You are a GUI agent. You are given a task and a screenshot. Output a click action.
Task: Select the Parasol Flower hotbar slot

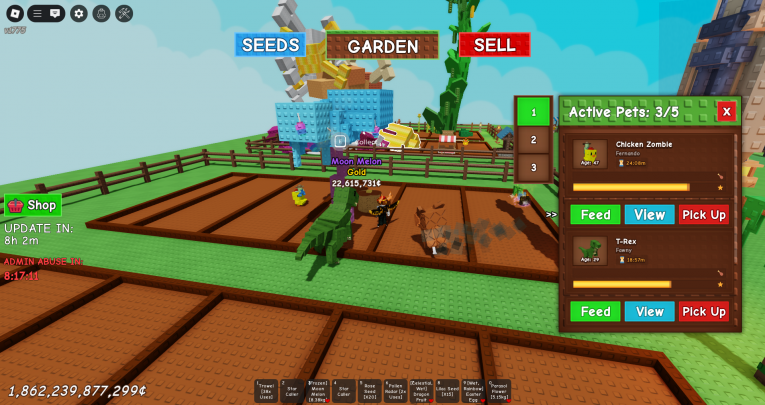pyautogui.click(x=499, y=391)
